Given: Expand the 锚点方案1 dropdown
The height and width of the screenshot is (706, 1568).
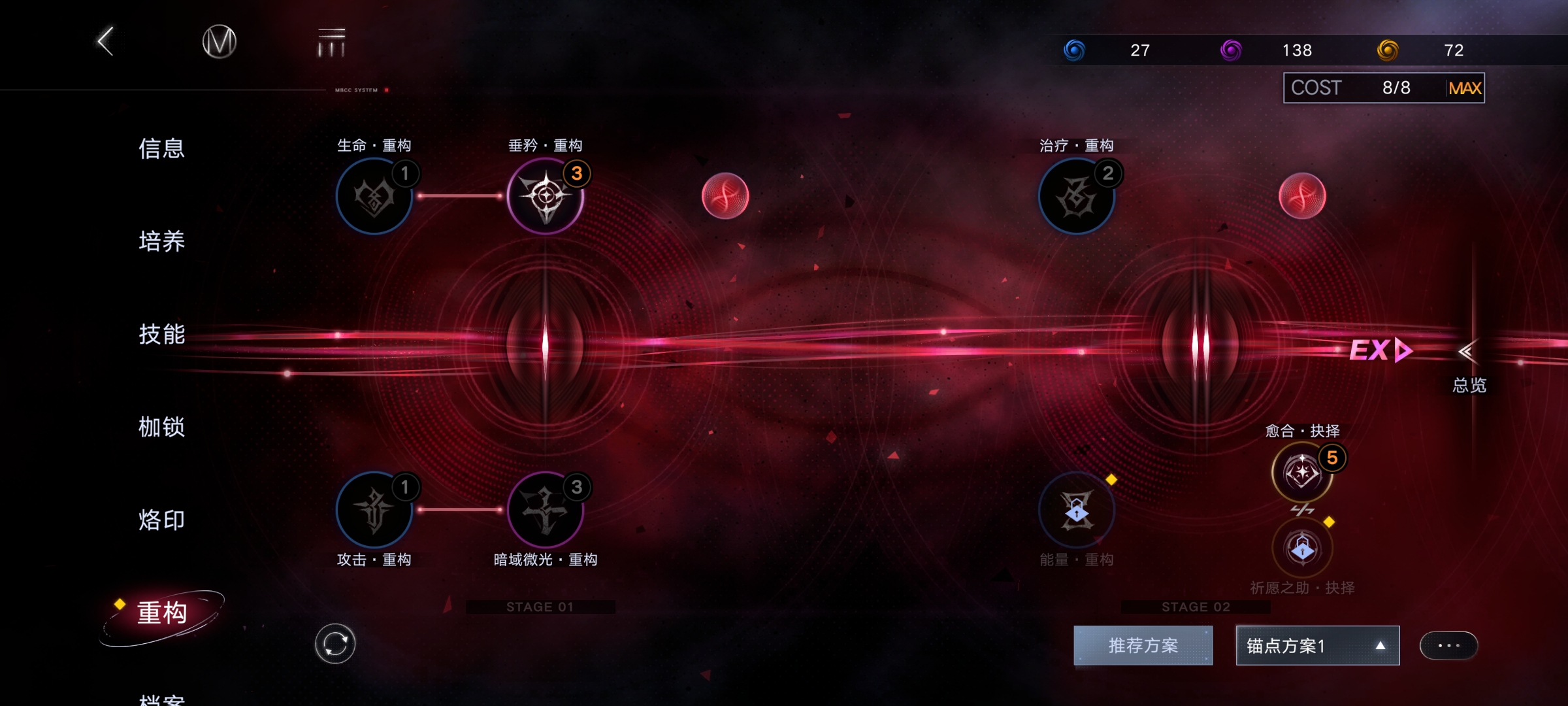Looking at the screenshot, I should pos(1317,646).
